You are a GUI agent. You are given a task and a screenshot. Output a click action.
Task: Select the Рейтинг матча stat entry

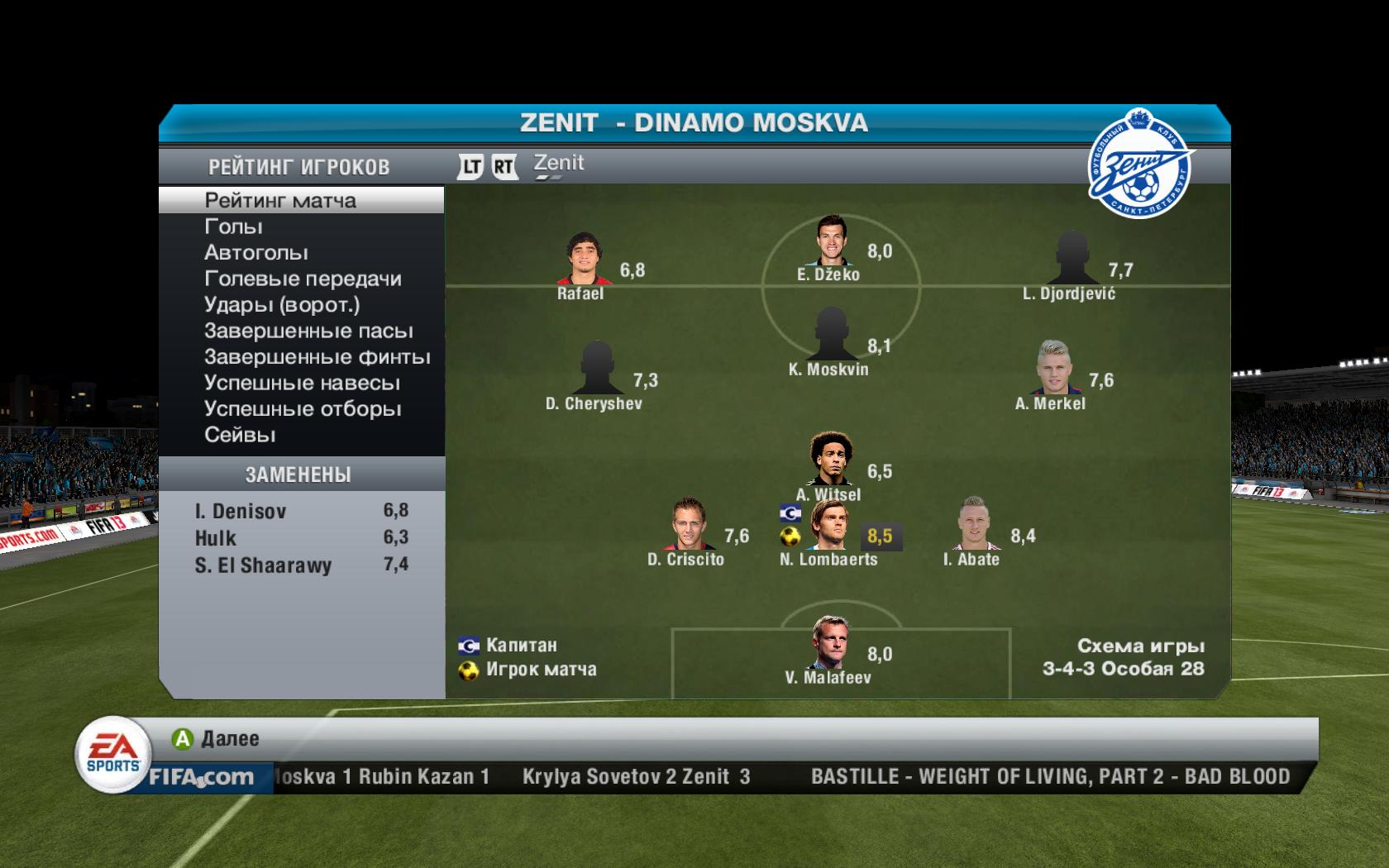click(x=280, y=201)
